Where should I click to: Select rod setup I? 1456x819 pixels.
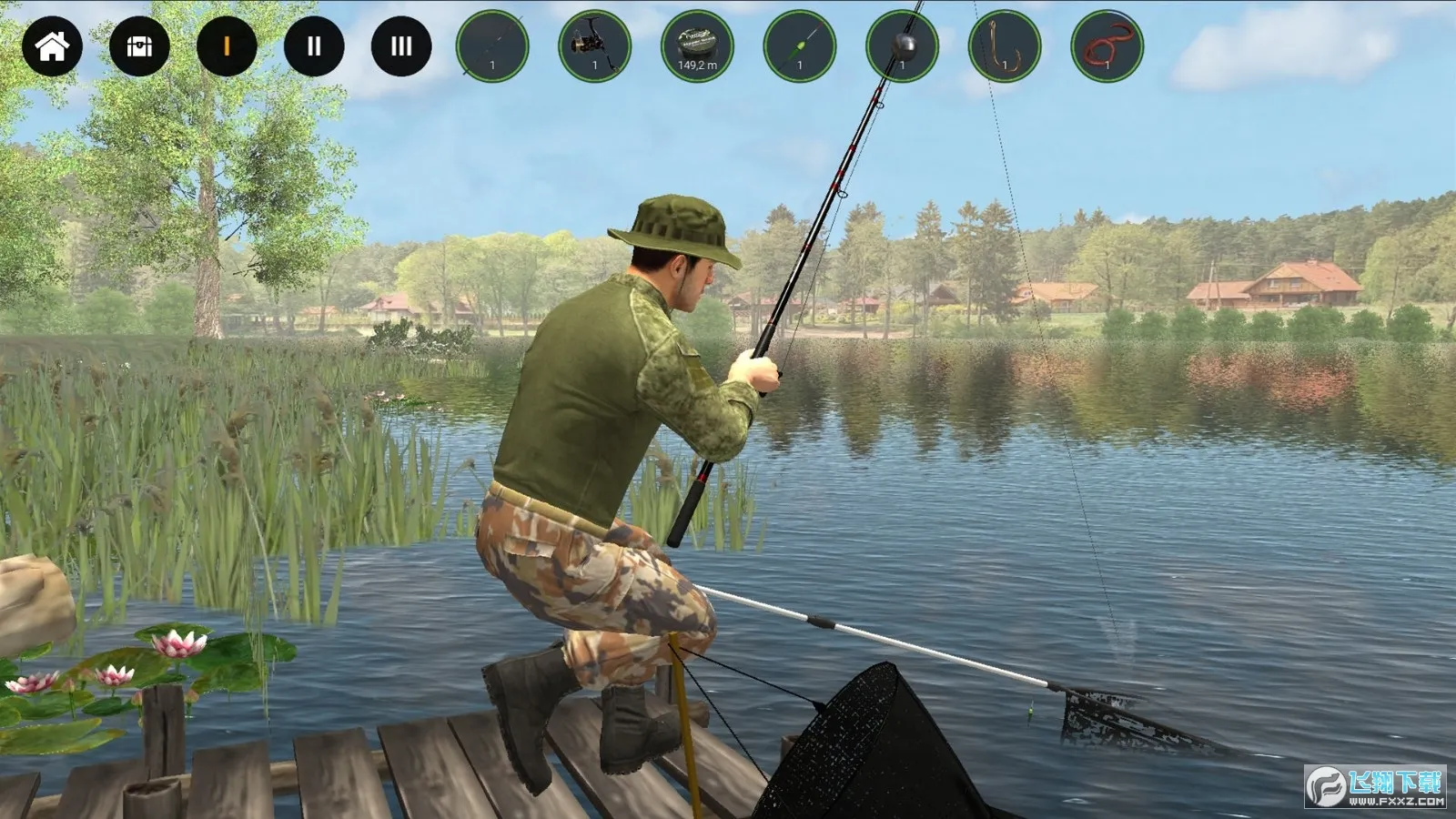[227, 45]
